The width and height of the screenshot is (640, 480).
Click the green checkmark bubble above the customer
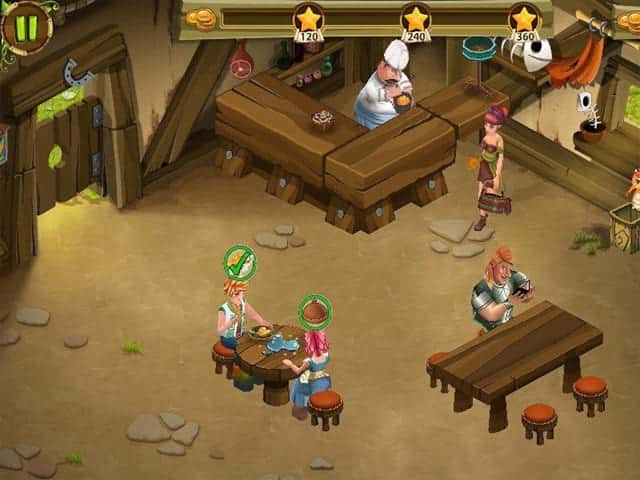click(x=240, y=264)
